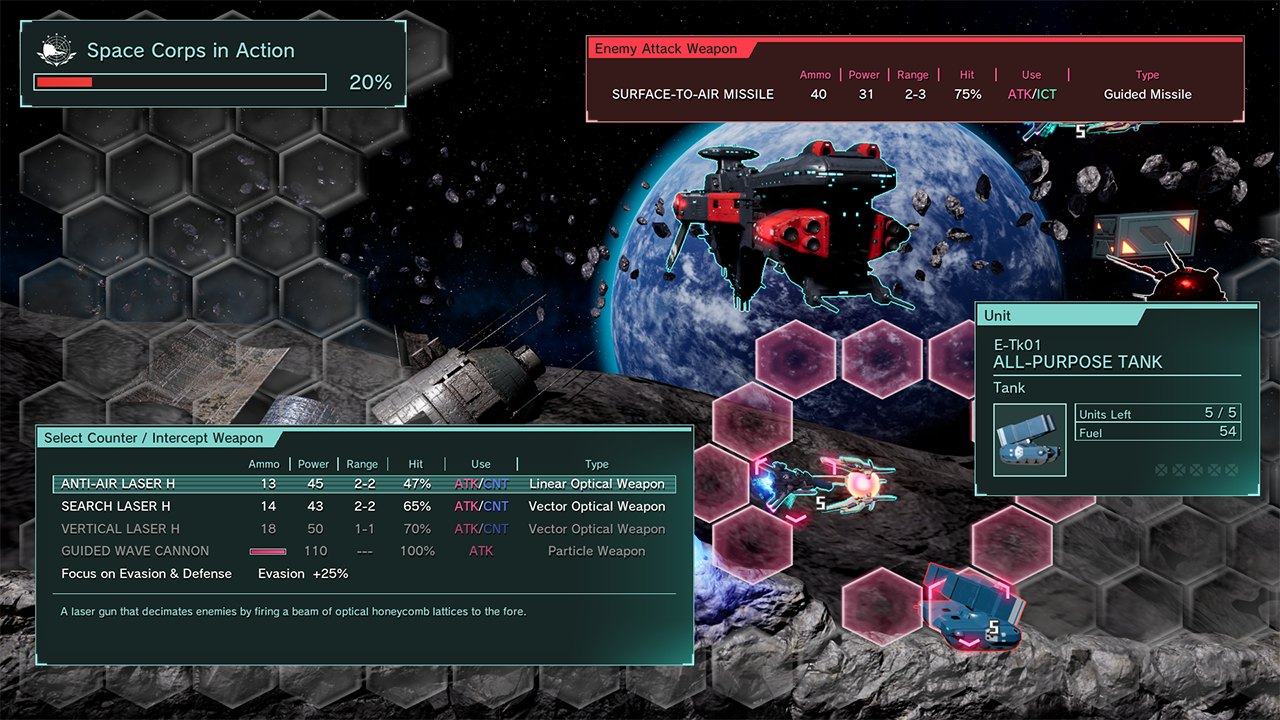Viewport: 1280px width, 720px height.
Task: Choose SEARCH LASER H as counter weapon
Action: point(364,506)
